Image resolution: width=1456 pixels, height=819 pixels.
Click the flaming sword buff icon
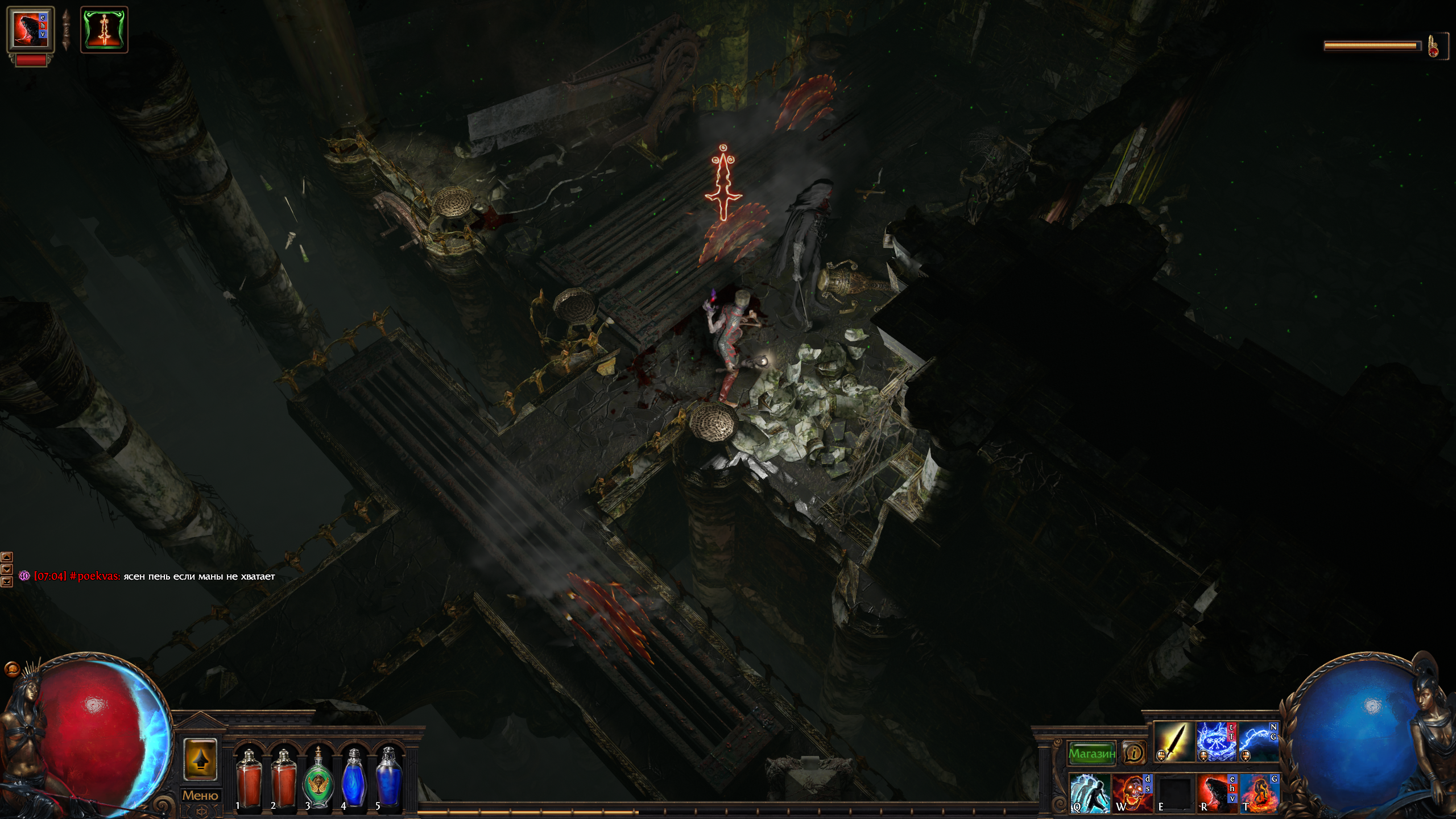[x=104, y=30]
